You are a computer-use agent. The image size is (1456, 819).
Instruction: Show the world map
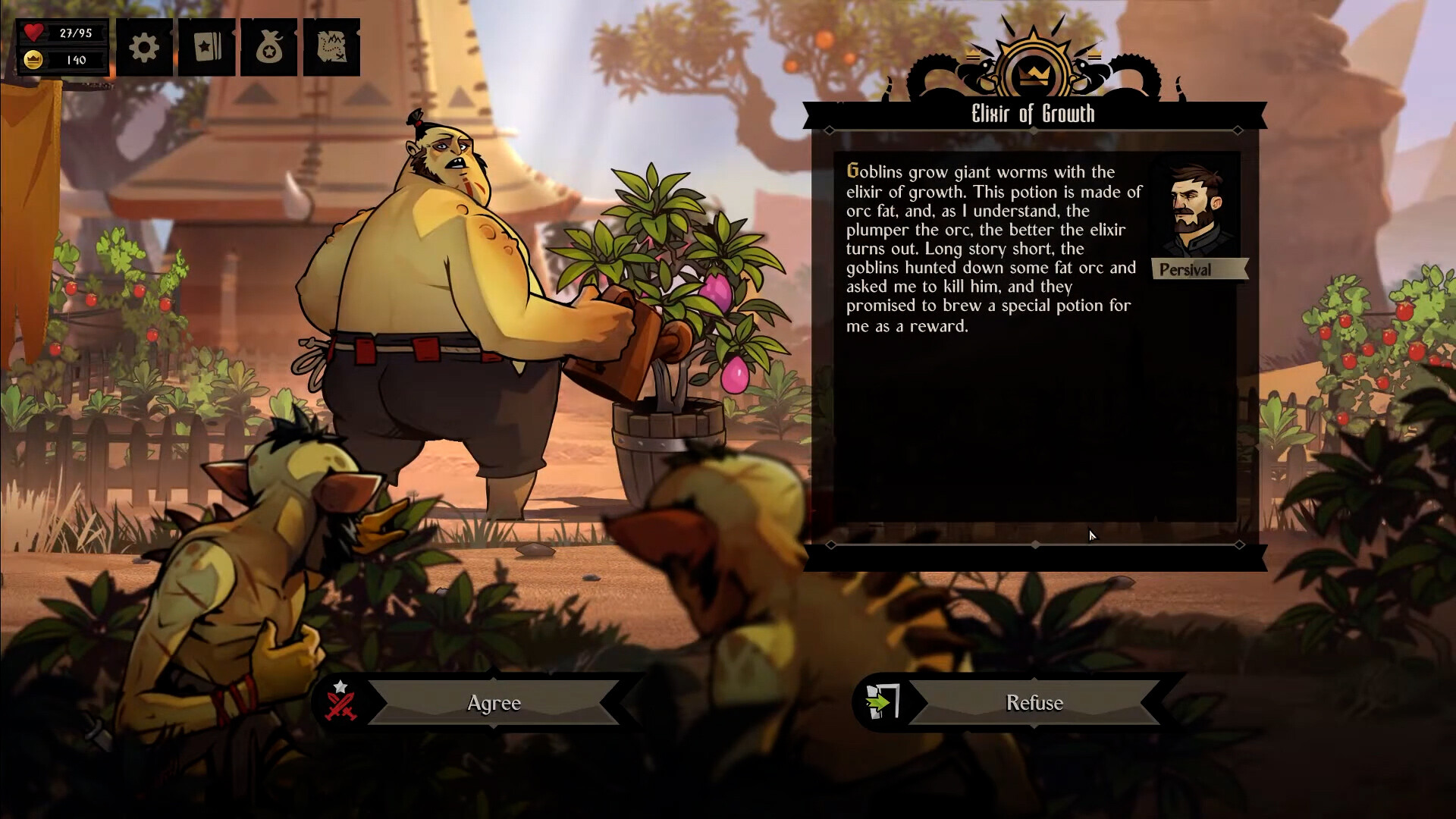[331, 48]
